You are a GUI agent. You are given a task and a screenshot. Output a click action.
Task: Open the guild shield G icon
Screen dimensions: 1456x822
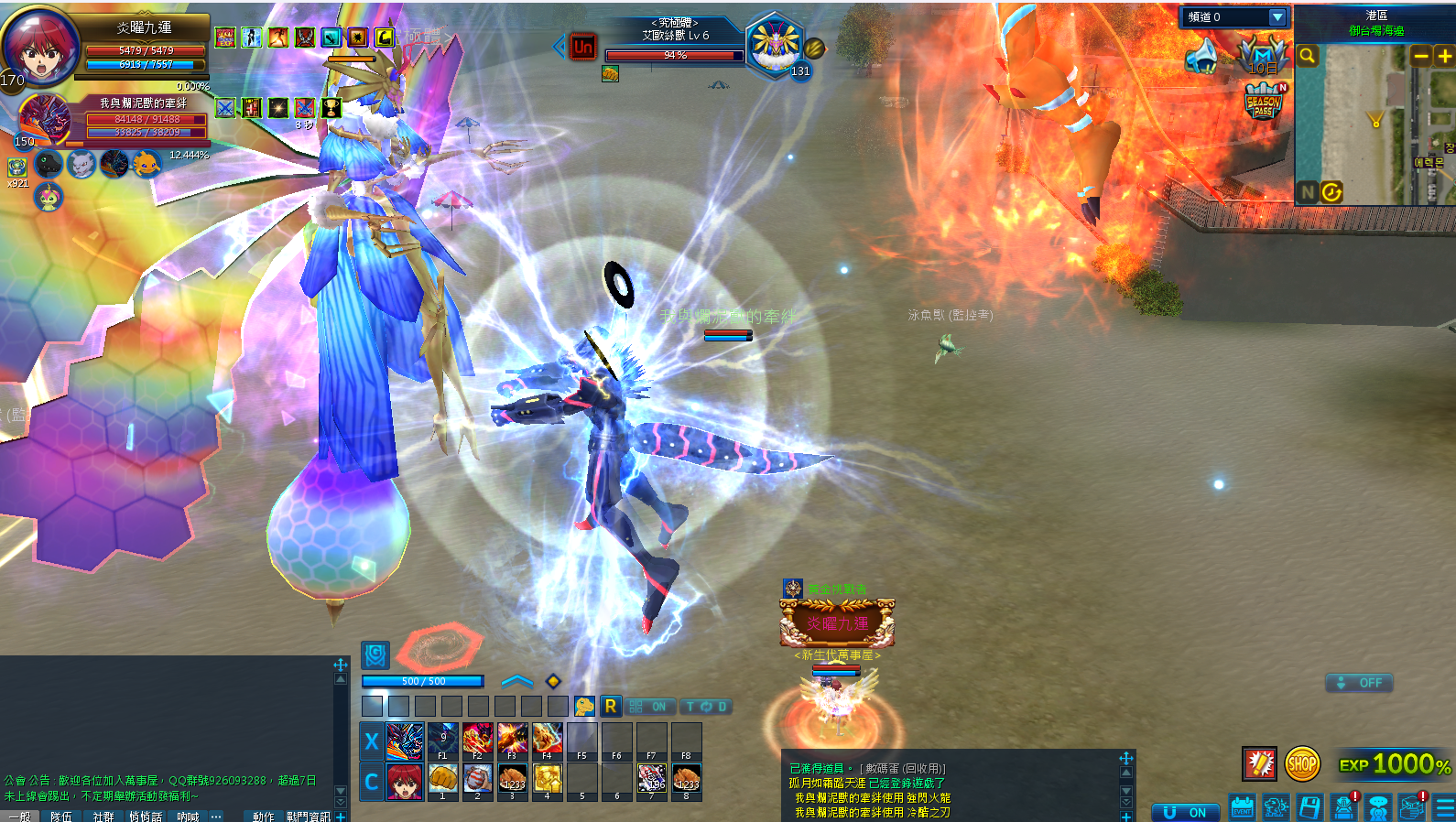[375, 654]
